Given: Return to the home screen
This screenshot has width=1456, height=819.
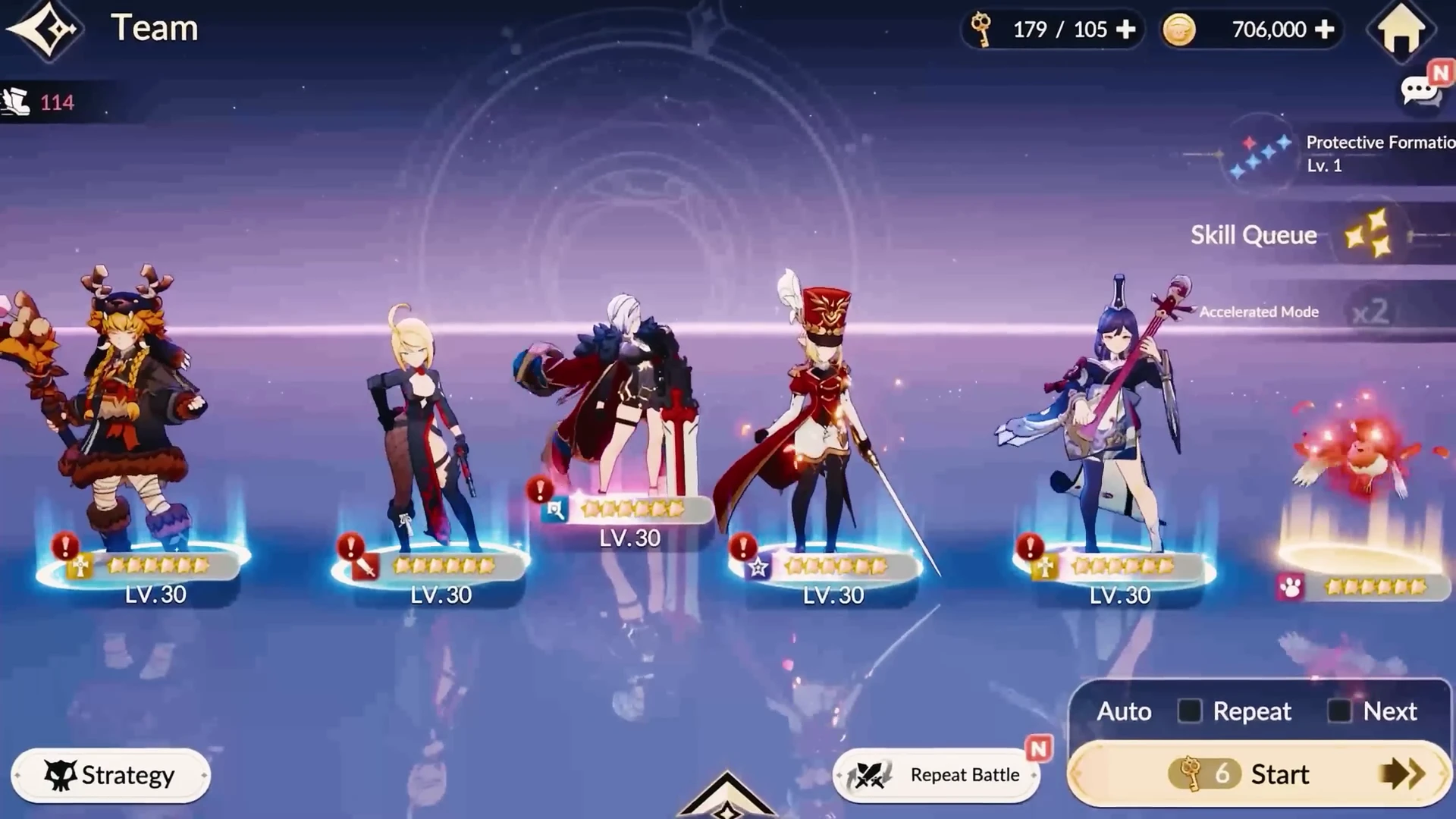Looking at the screenshot, I should [1401, 30].
